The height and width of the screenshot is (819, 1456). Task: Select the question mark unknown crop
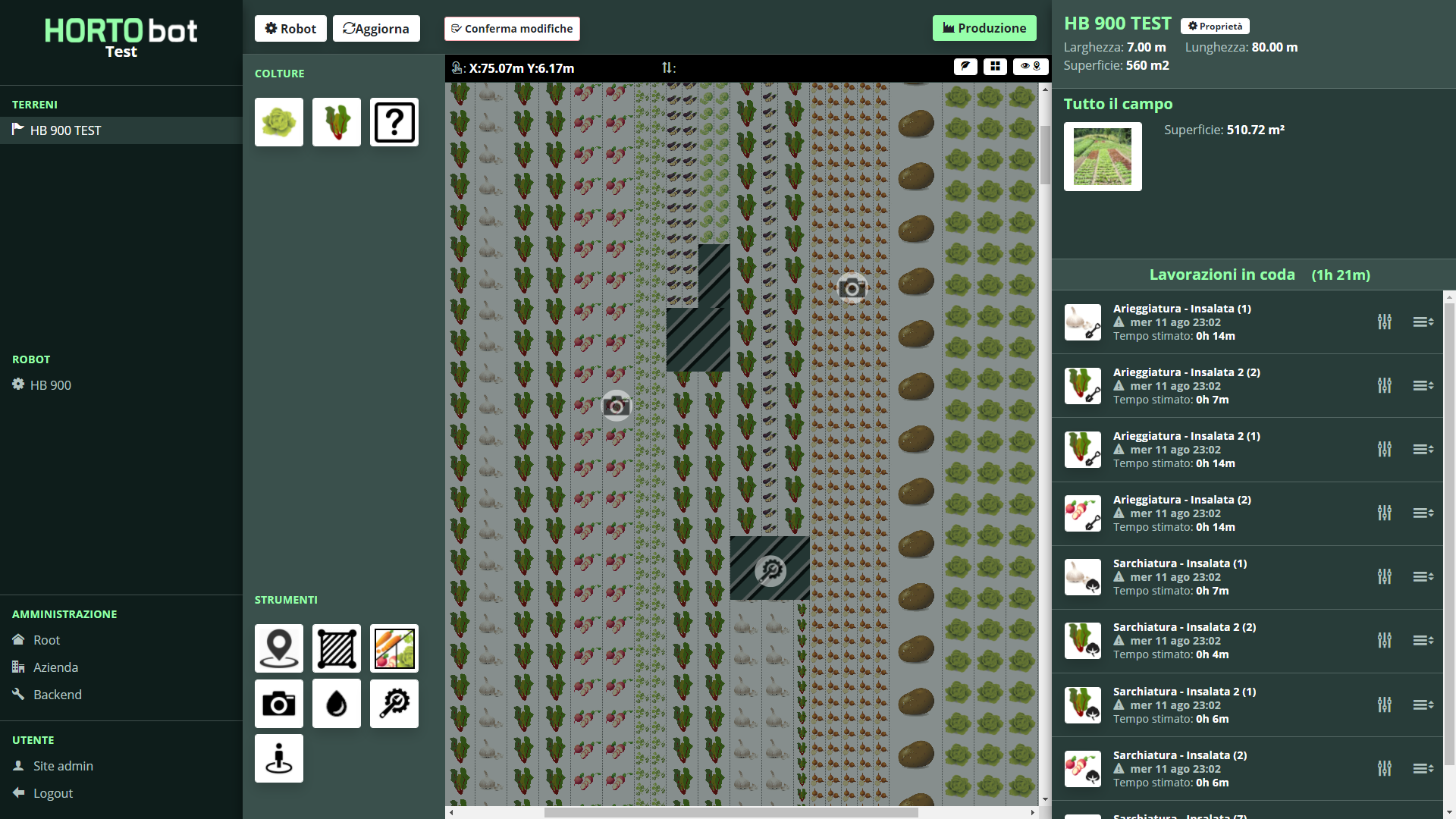(x=394, y=122)
